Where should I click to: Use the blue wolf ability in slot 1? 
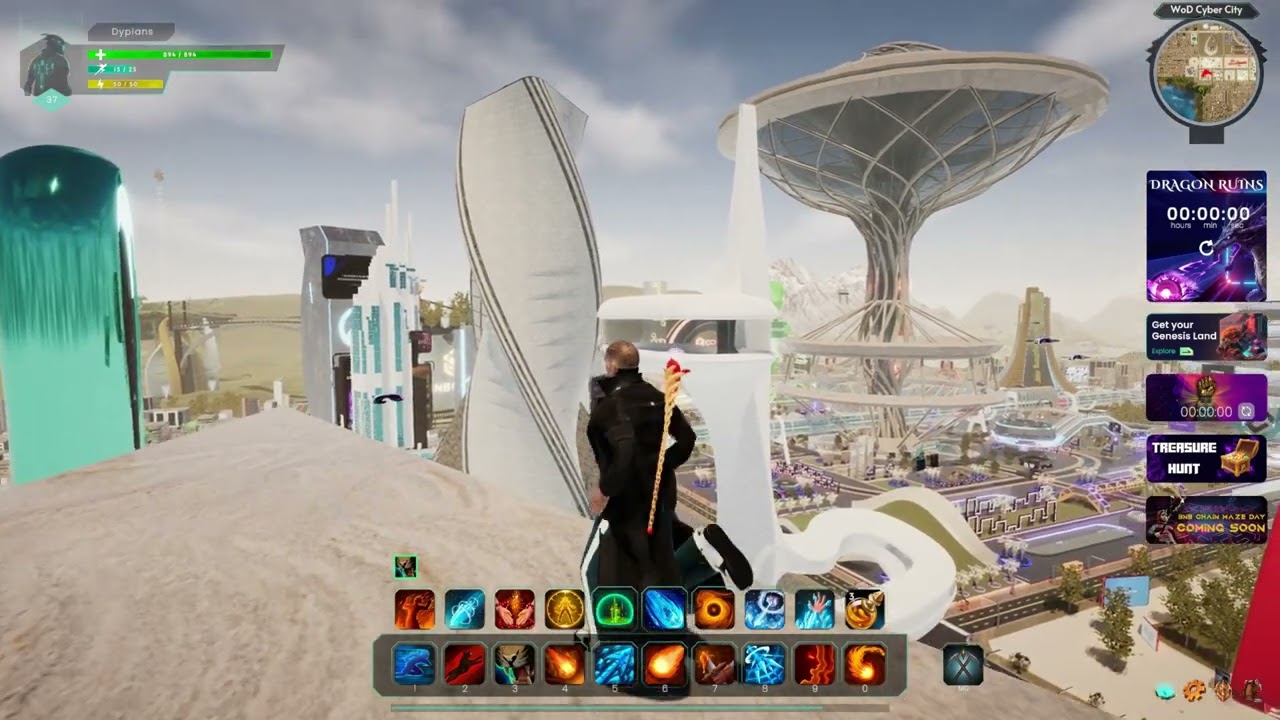click(x=414, y=665)
